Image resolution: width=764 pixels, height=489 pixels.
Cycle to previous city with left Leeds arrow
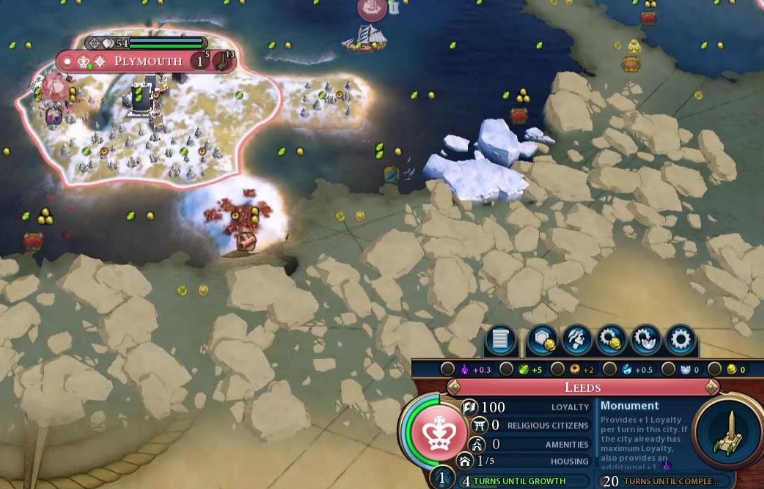(453, 387)
